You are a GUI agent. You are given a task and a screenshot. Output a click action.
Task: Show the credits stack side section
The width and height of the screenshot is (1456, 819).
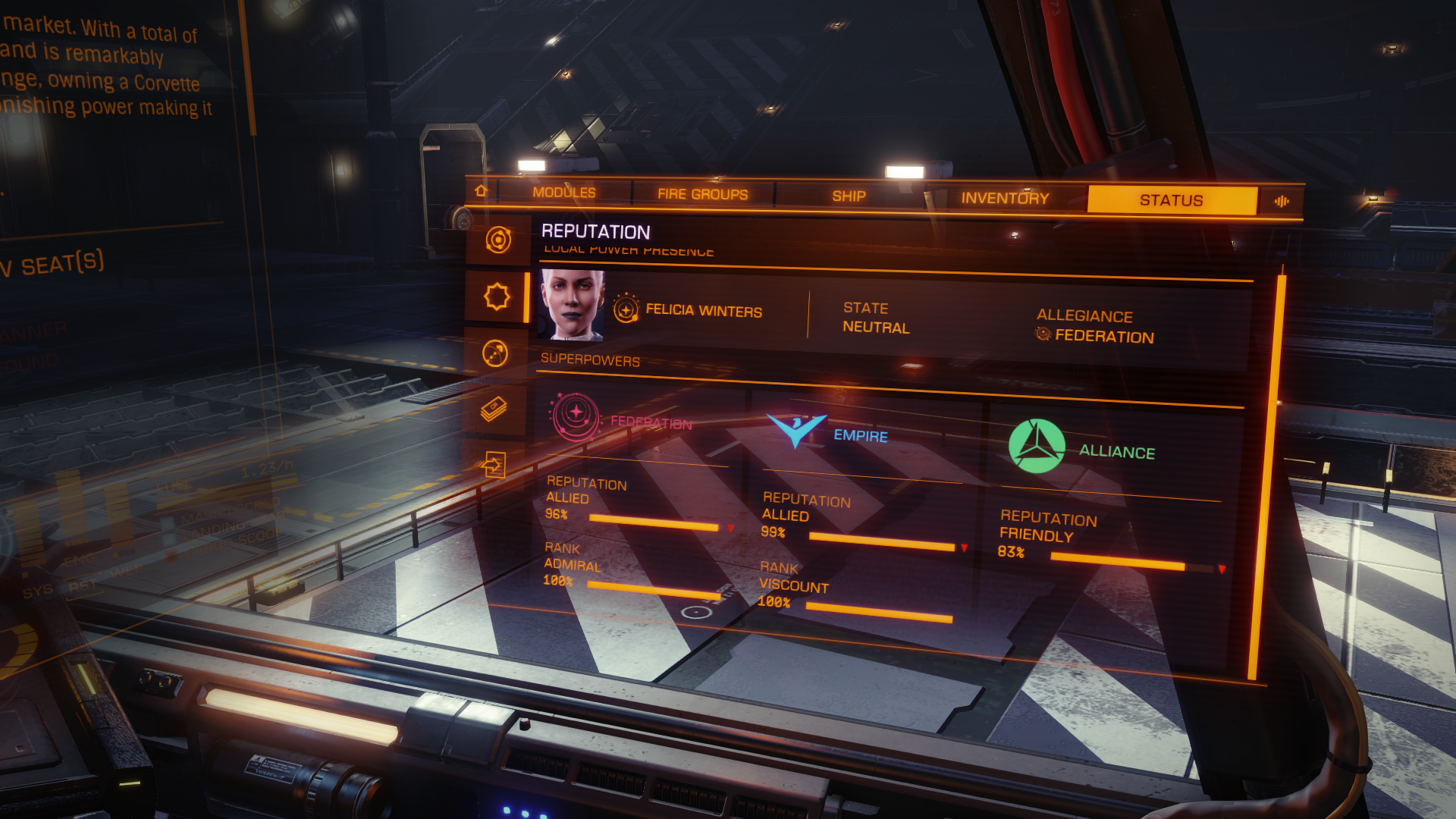(494, 409)
